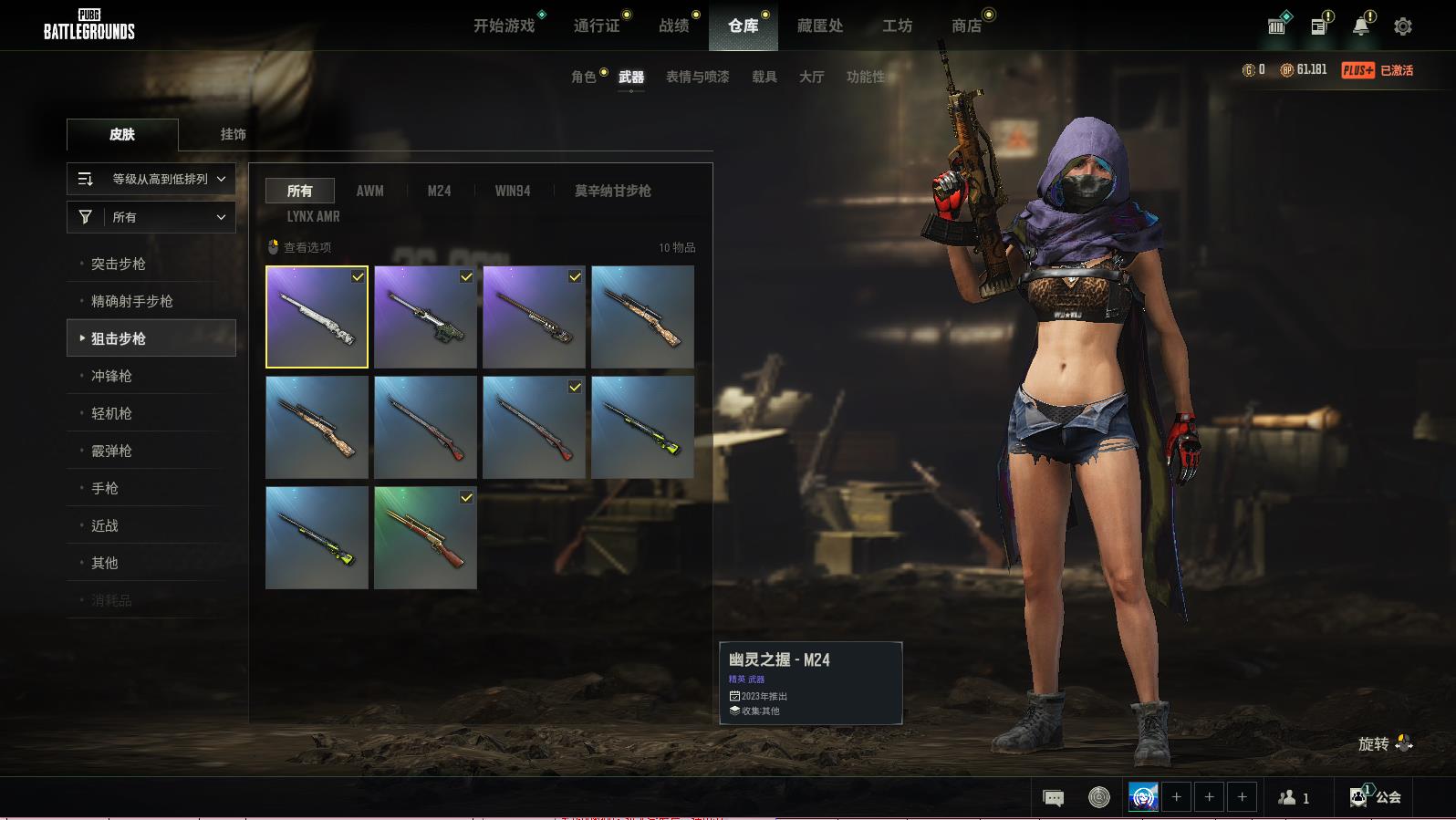Select the green-background rifle skin tile
Image resolution: width=1456 pixels, height=820 pixels.
pos(425,537)
